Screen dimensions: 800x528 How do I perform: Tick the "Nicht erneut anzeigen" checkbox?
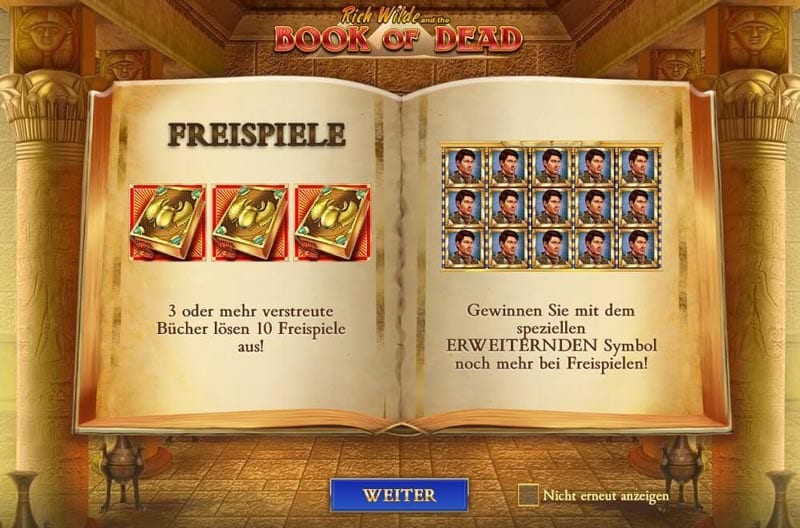(529, 495)
